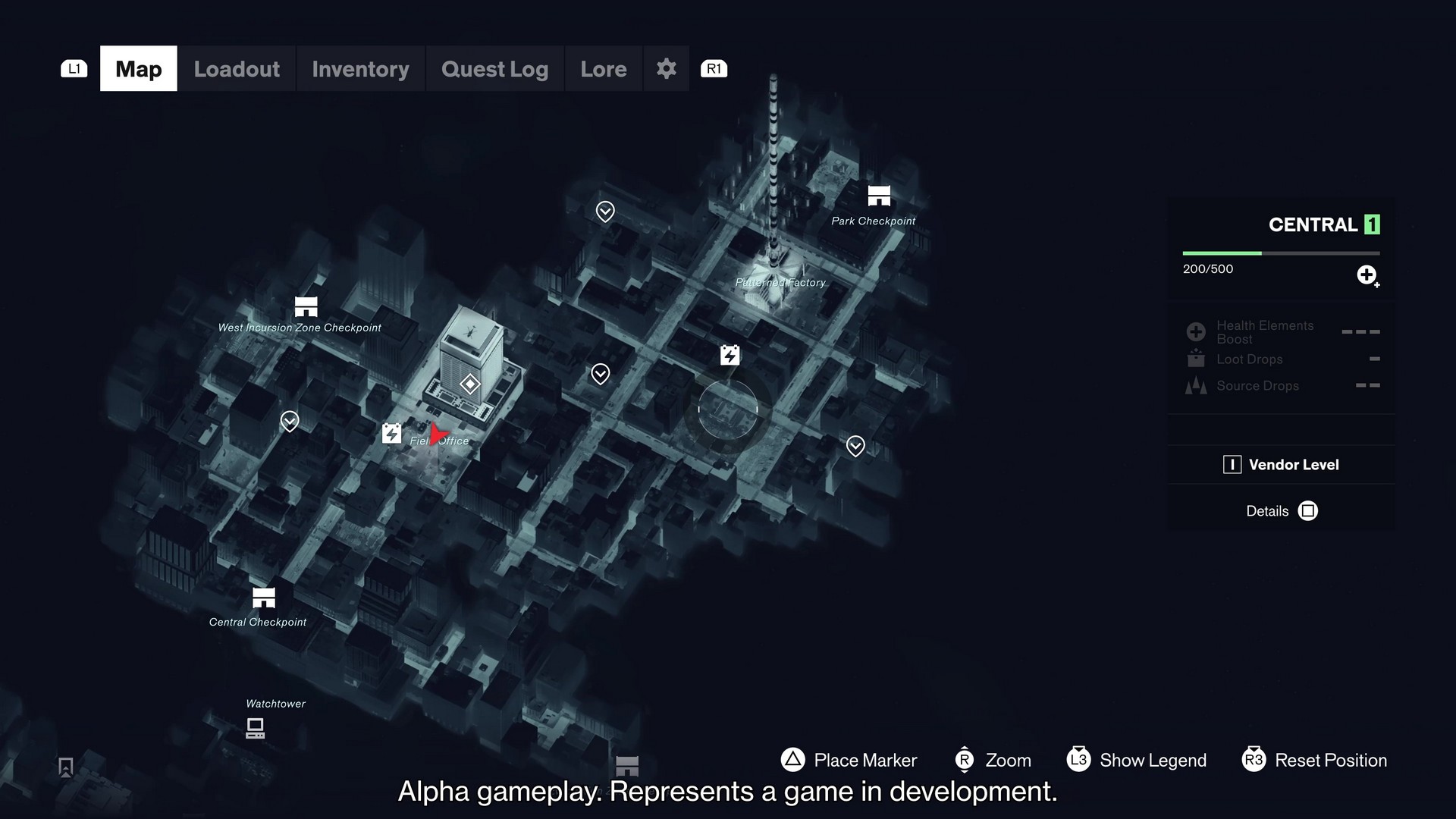Click the West Incursion Zone Checkpoint icon

click(x=305, y=308)
